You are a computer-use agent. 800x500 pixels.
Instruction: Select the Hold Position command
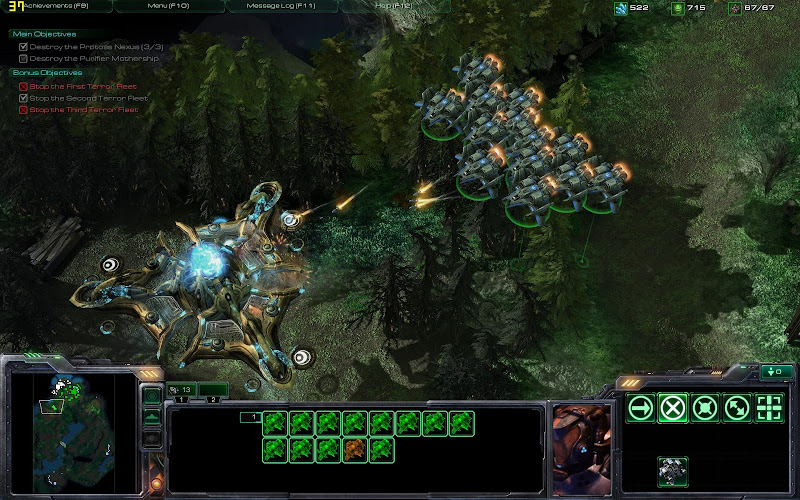(705, 407)
